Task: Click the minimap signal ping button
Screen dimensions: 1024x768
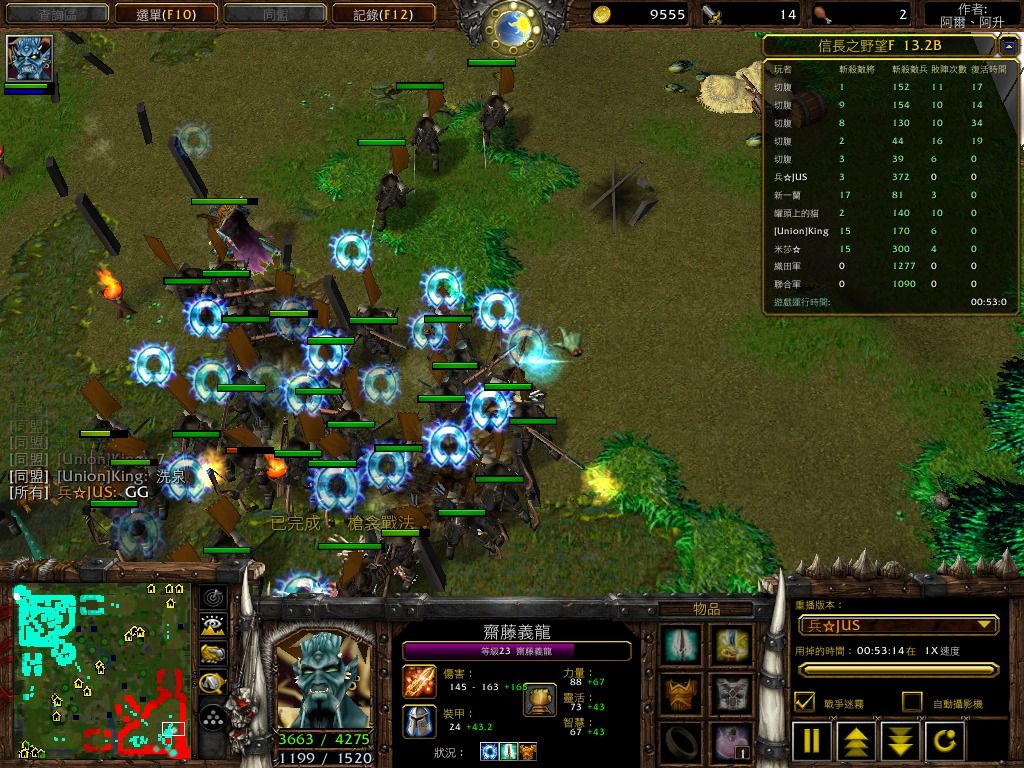Action: coord(212,597)
